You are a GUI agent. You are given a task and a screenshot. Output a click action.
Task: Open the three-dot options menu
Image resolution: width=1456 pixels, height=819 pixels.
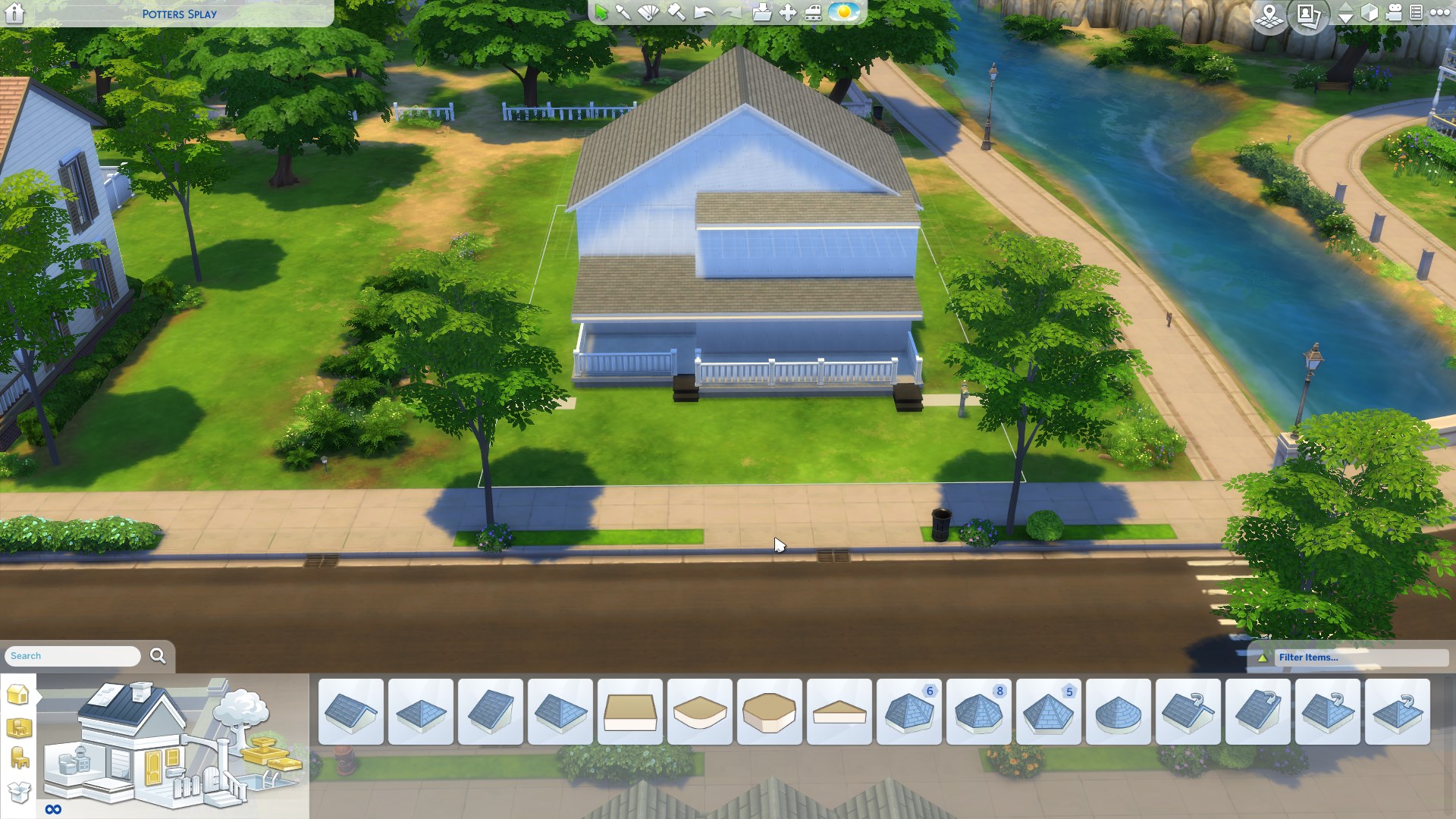click(1439, 13)
